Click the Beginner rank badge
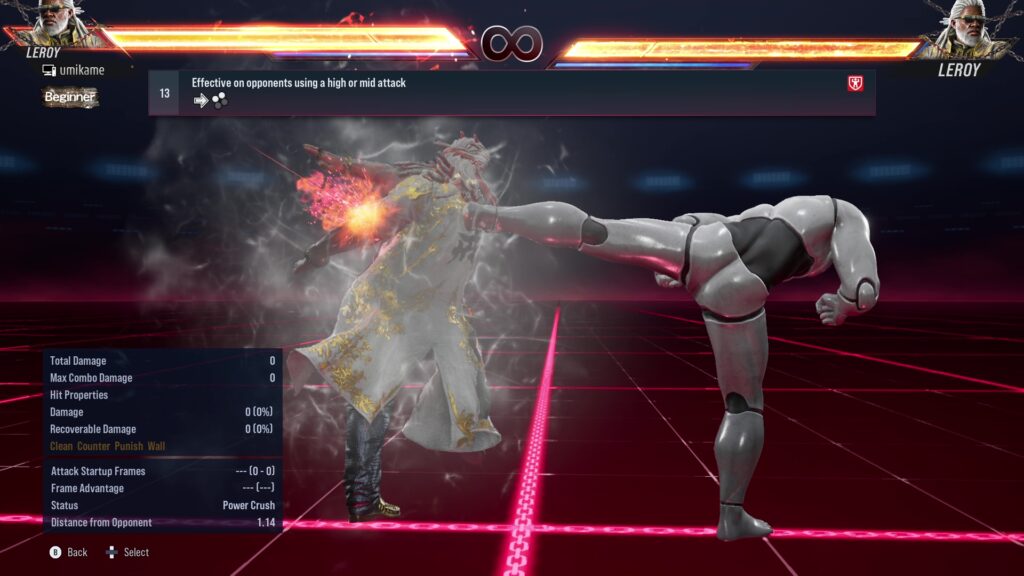1024x576 pixels. coord(70,97)
